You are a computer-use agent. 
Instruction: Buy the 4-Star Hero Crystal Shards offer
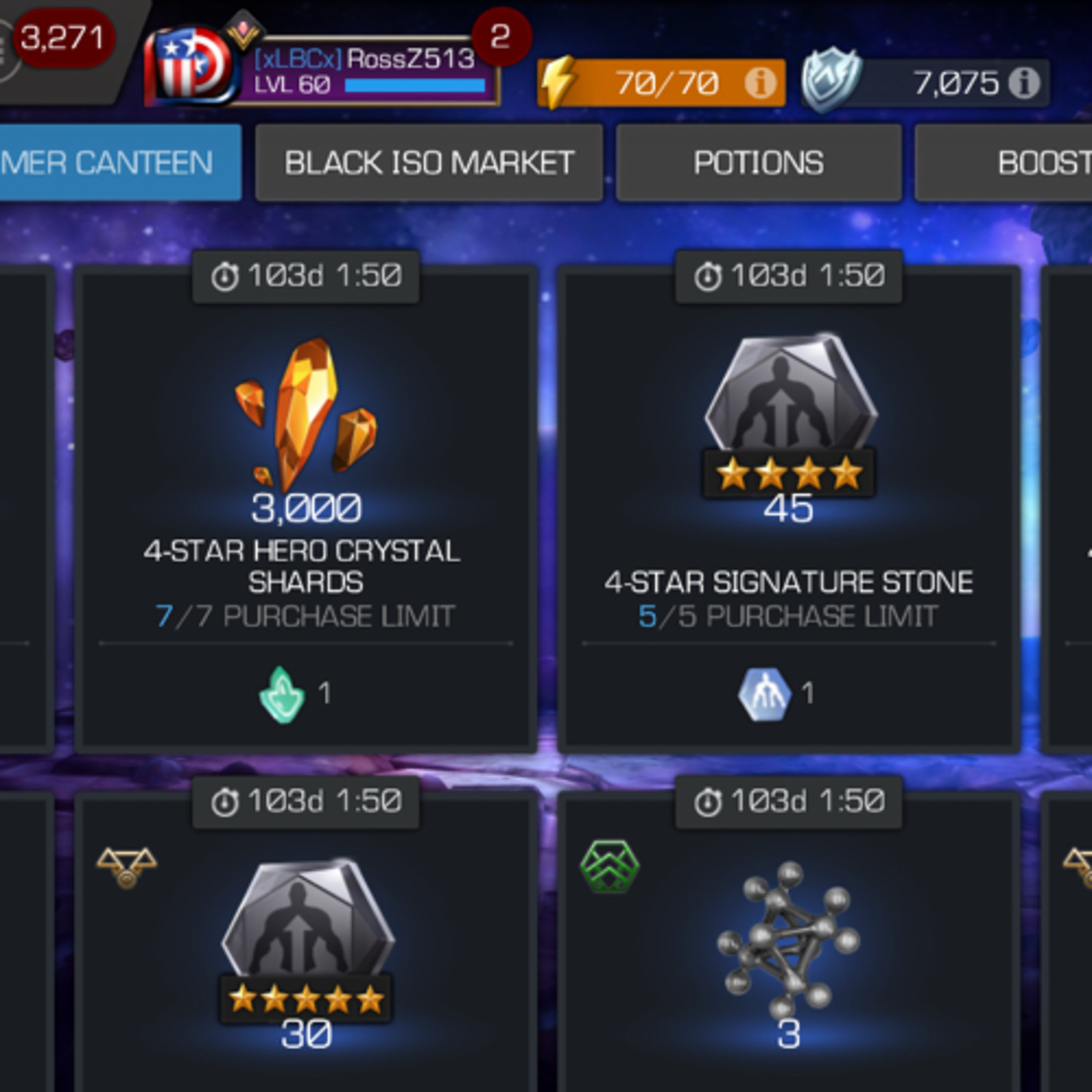[x=305, y=509]
